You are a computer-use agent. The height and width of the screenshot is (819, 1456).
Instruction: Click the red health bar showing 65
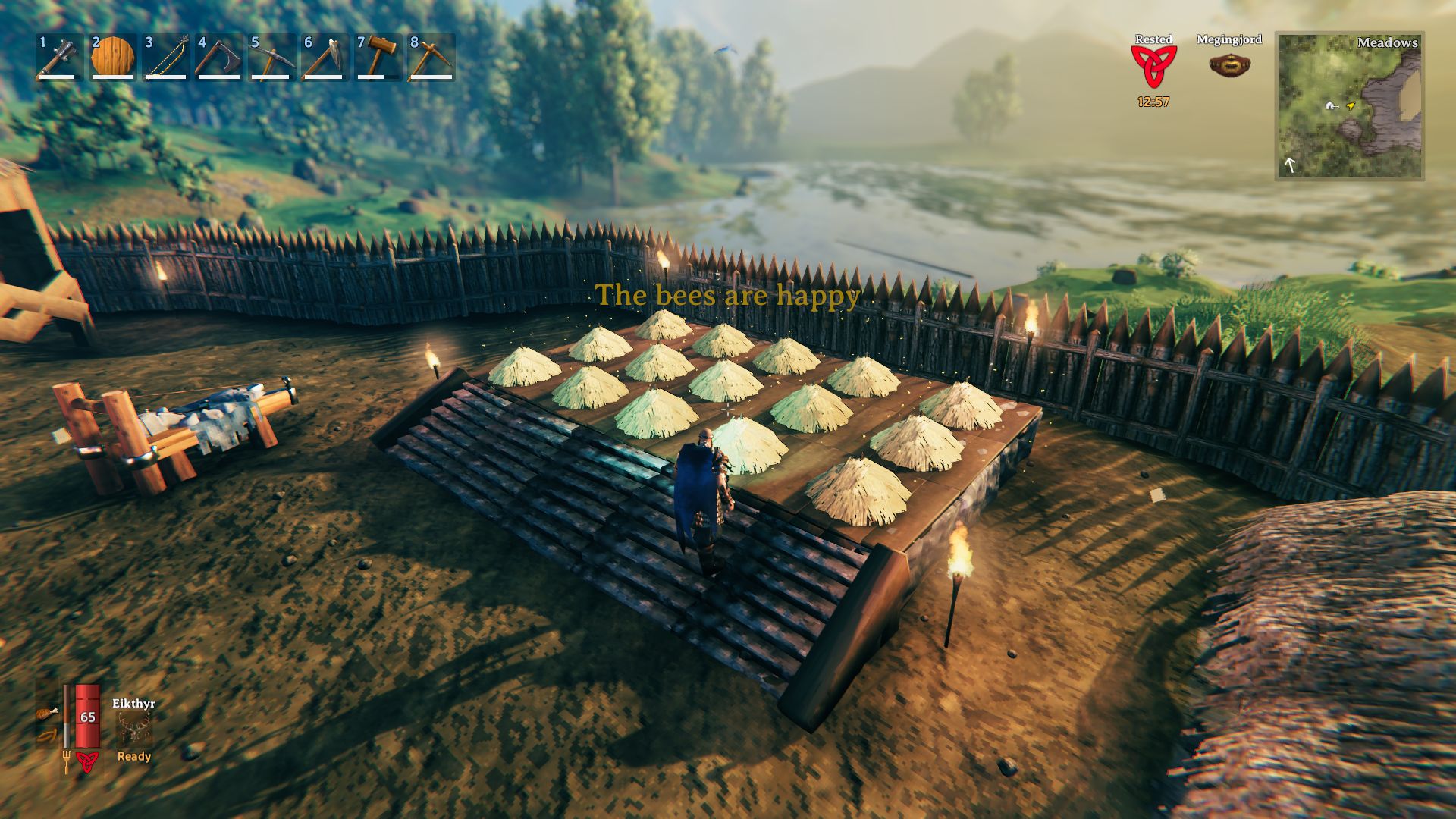pyautogui.click(x=88, y=717)
